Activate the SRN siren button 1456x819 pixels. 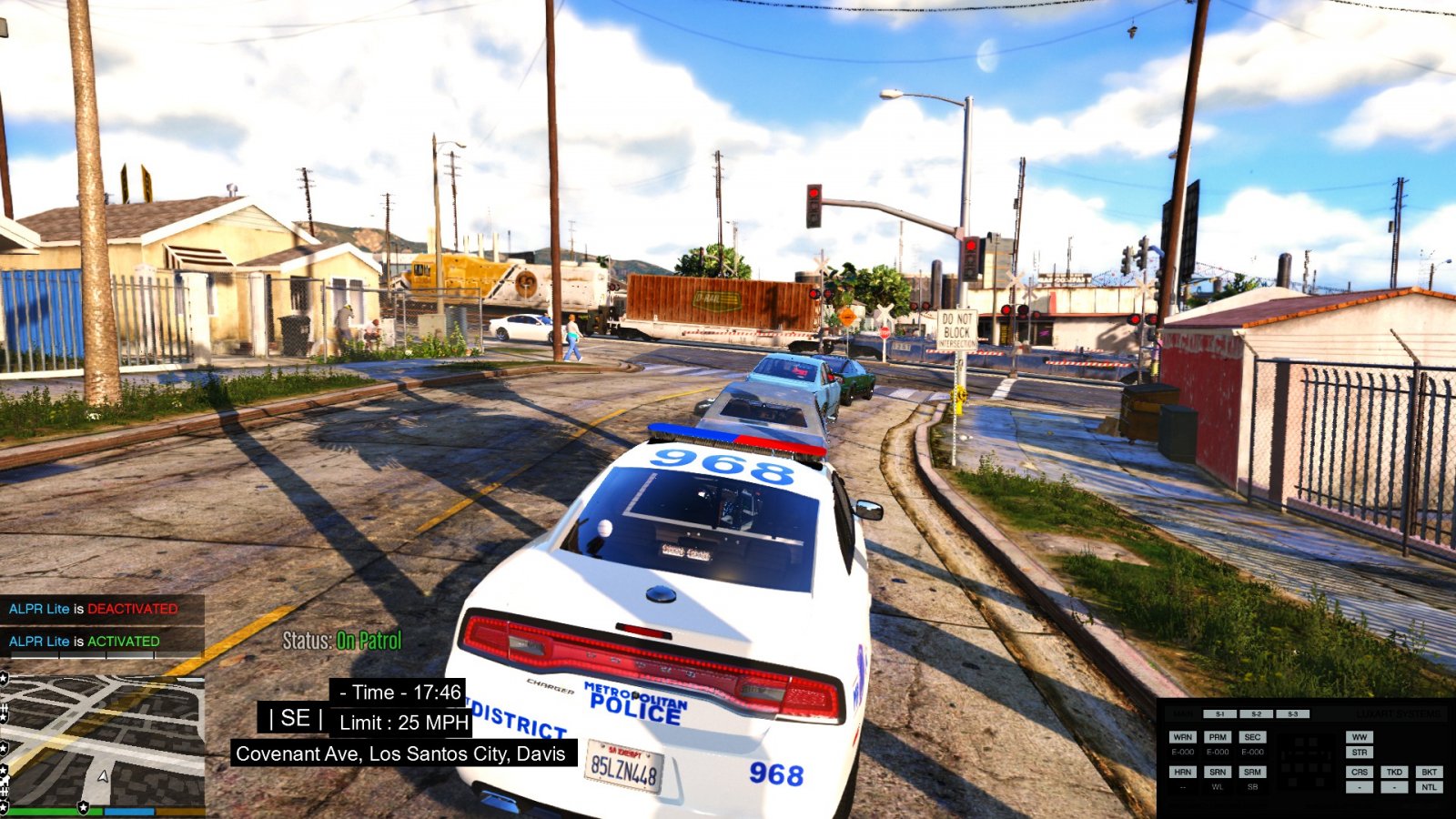coord(1218,772)
